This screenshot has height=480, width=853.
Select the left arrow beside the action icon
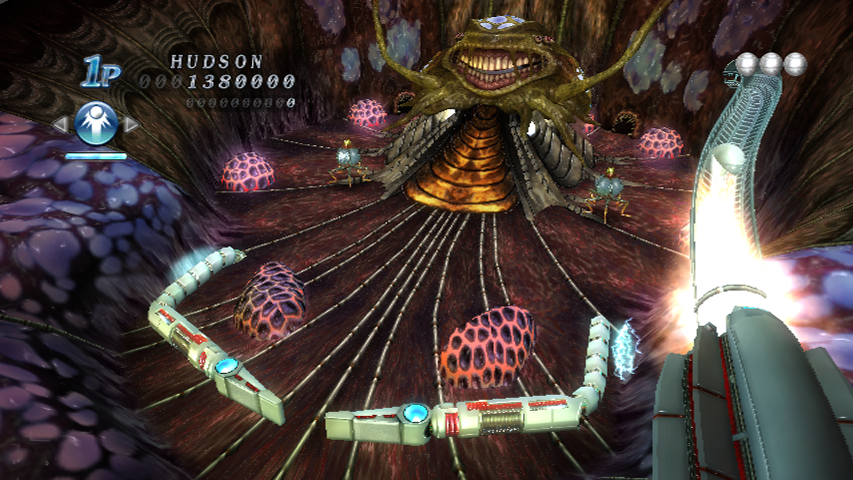coord(60,125)
